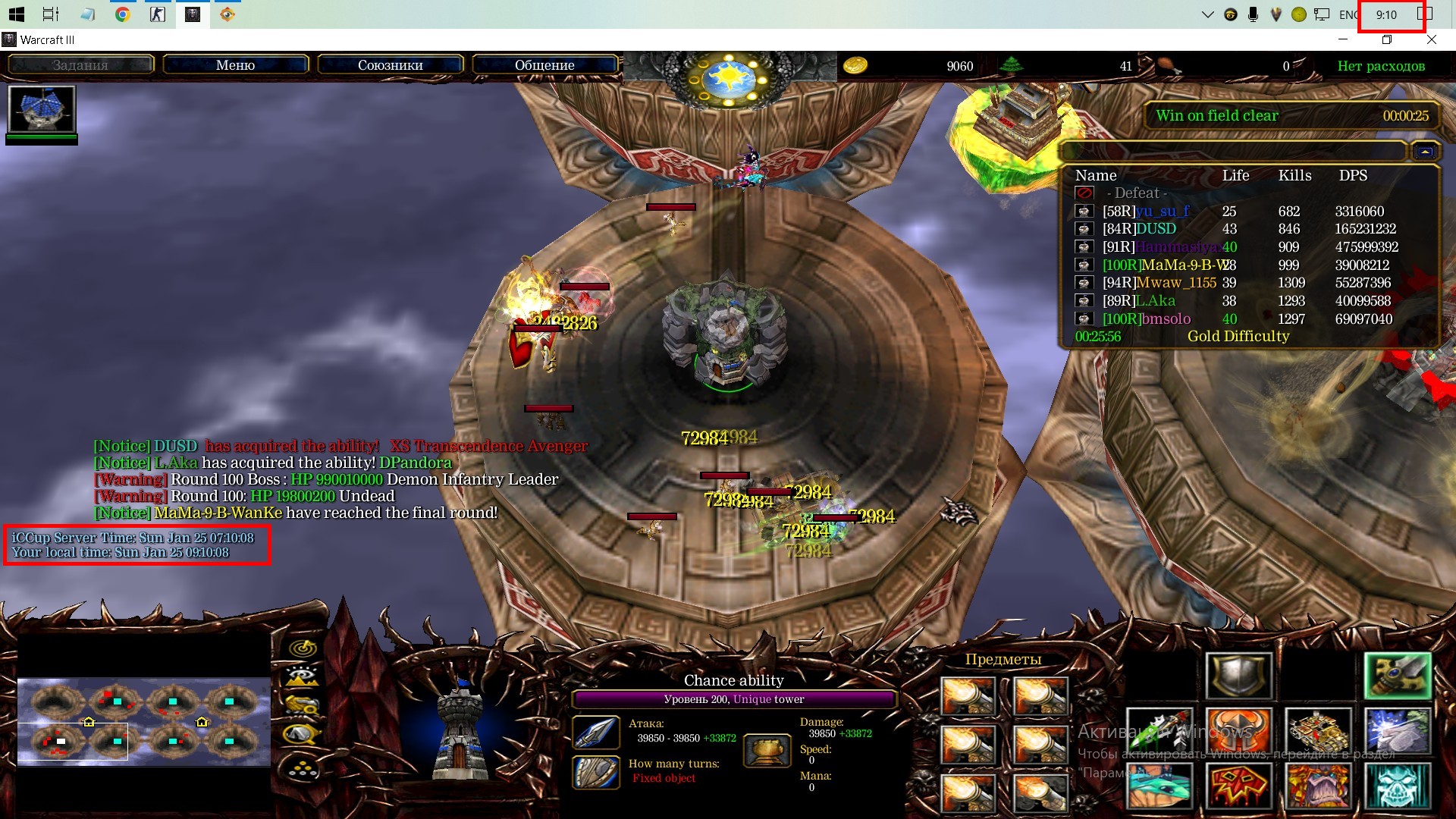
Task: Select the silver shield command icon
Action: 1239,675
